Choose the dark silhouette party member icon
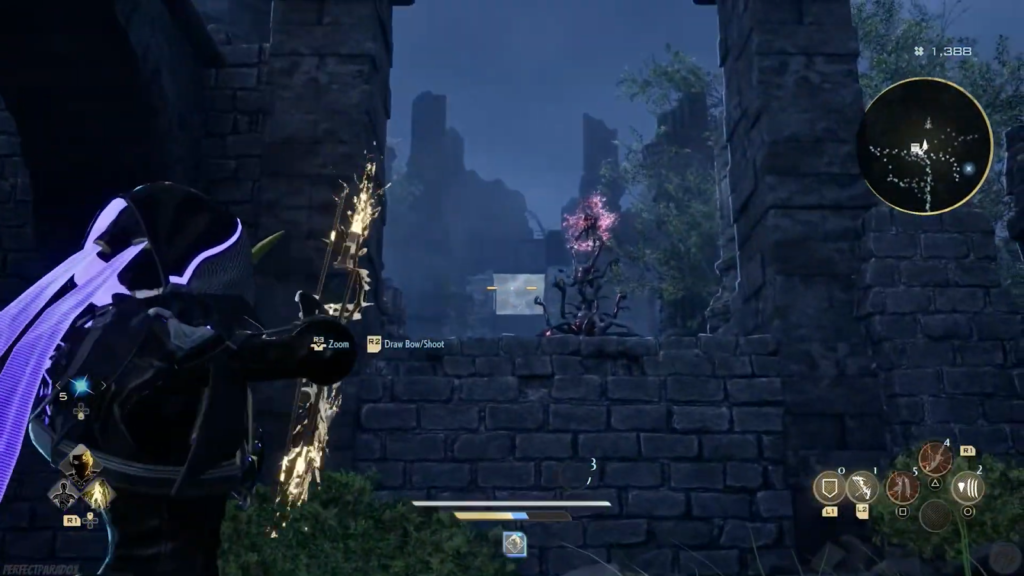This screenshot has width=1024, height=576. point(63,492)
